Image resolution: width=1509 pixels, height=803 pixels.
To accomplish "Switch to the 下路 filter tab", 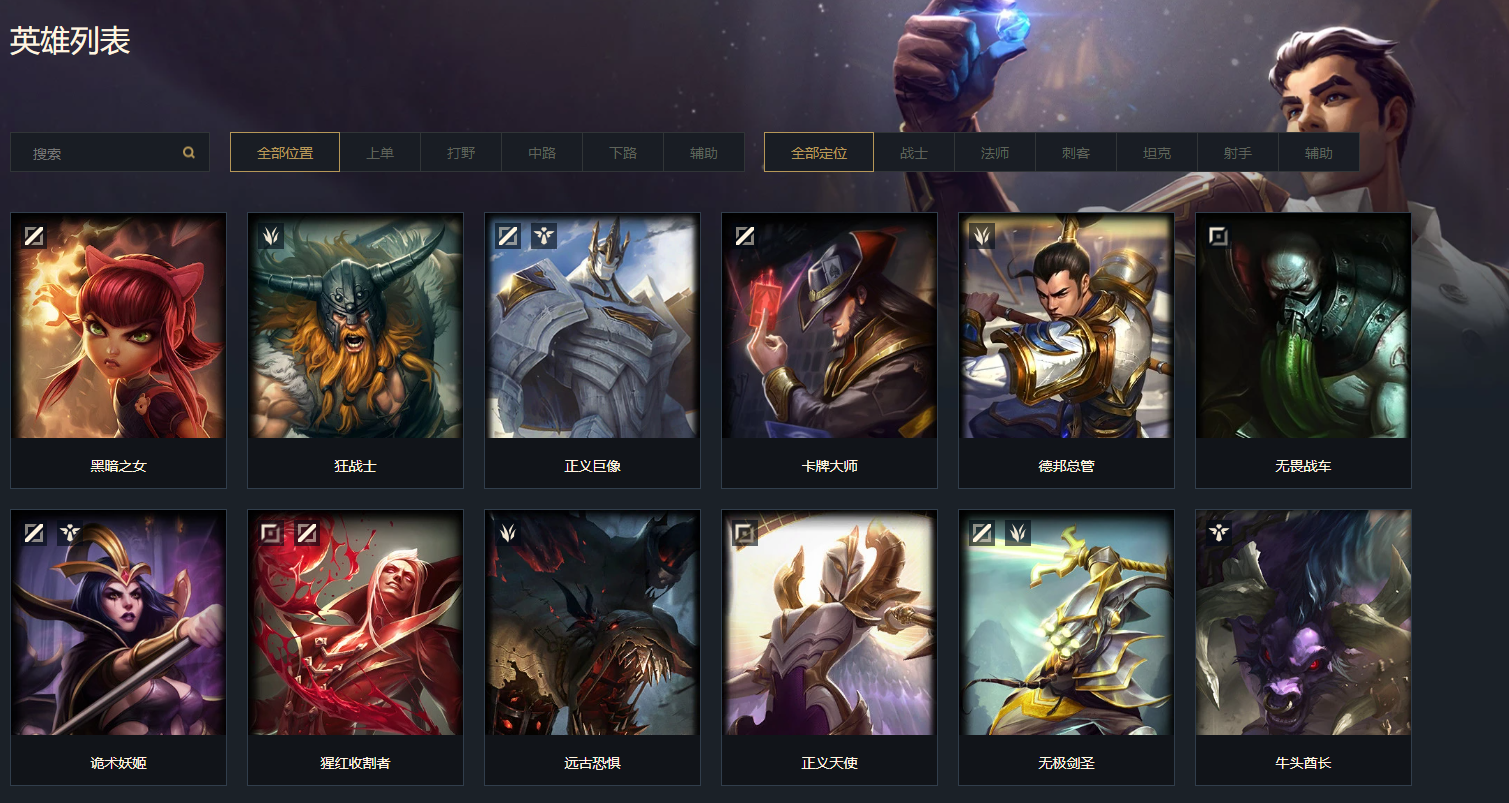I will [622, 151].
